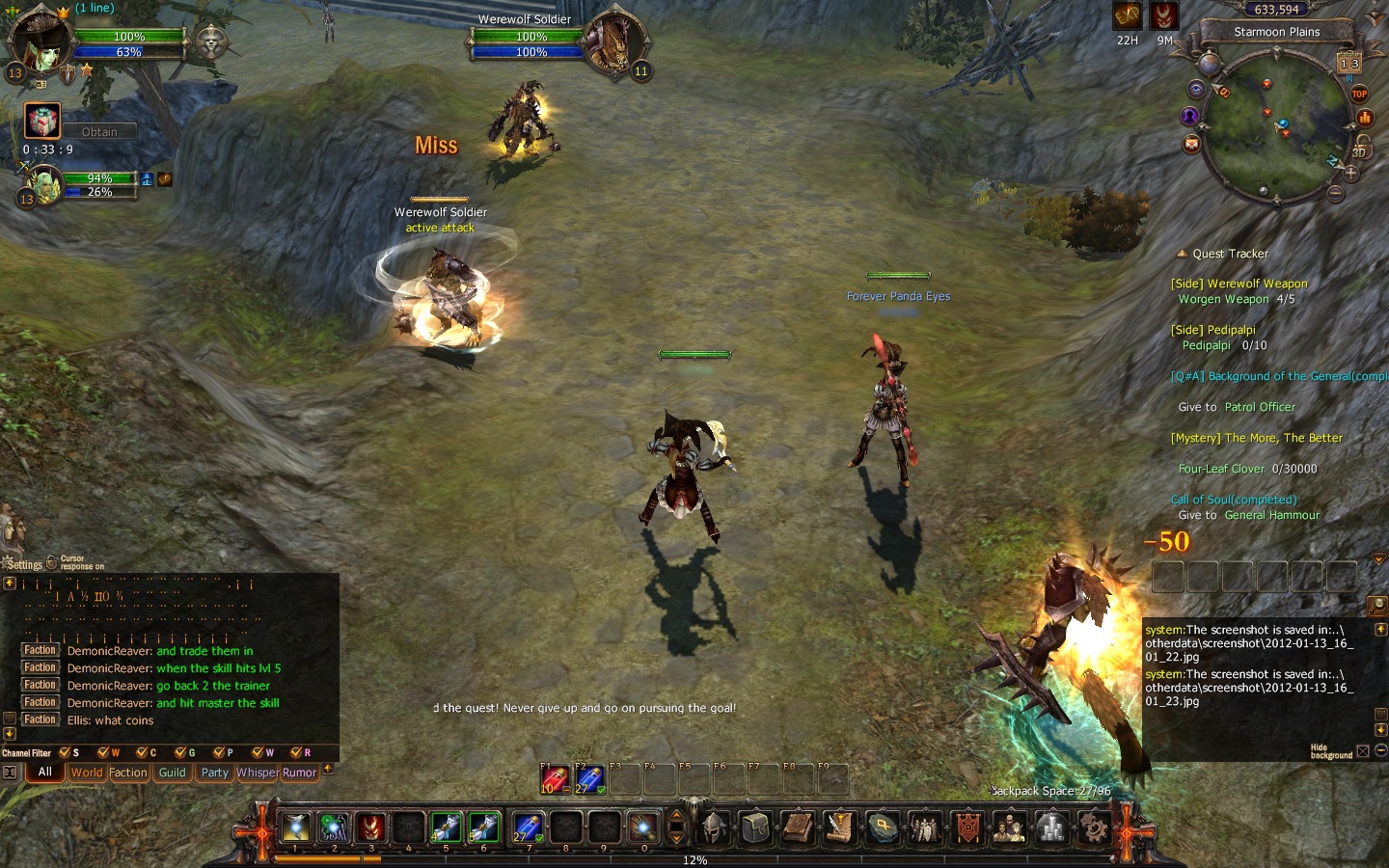Screen dimensions: 1389x868
Task: Open the mail envelope icon beside minimap
Action: [1192, 144]
